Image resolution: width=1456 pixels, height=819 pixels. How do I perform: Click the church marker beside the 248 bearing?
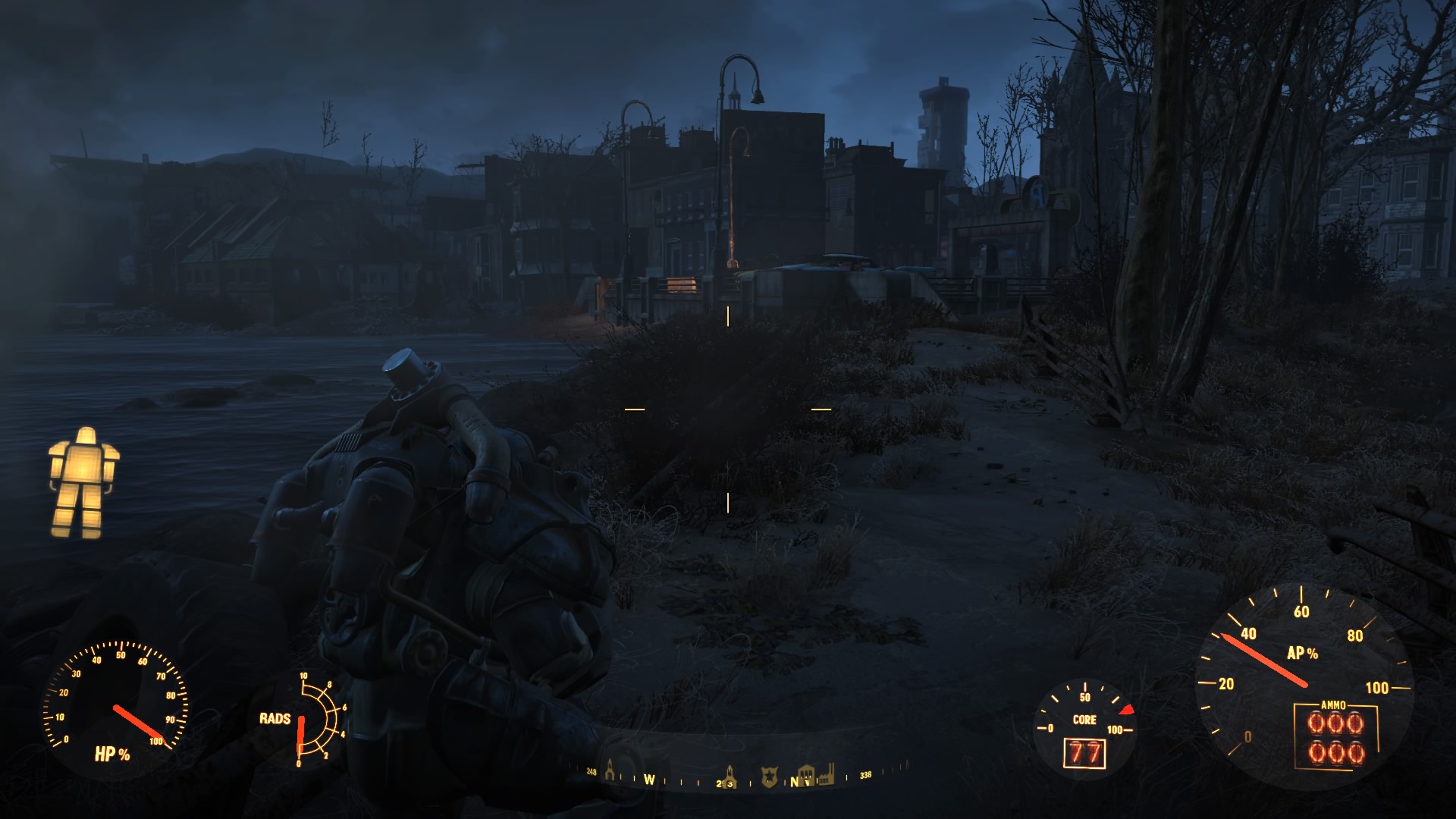(610, 769)
